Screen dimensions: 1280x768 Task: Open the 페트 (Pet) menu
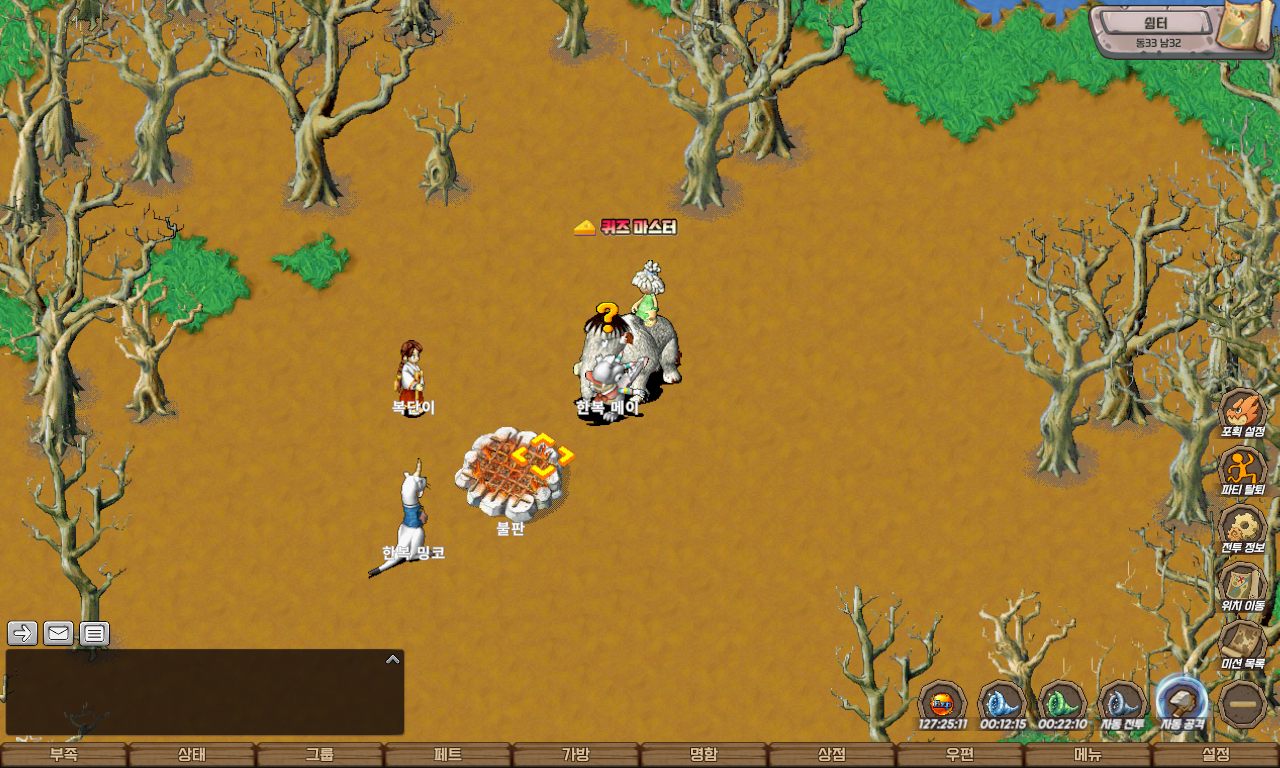tap(448, 755)
